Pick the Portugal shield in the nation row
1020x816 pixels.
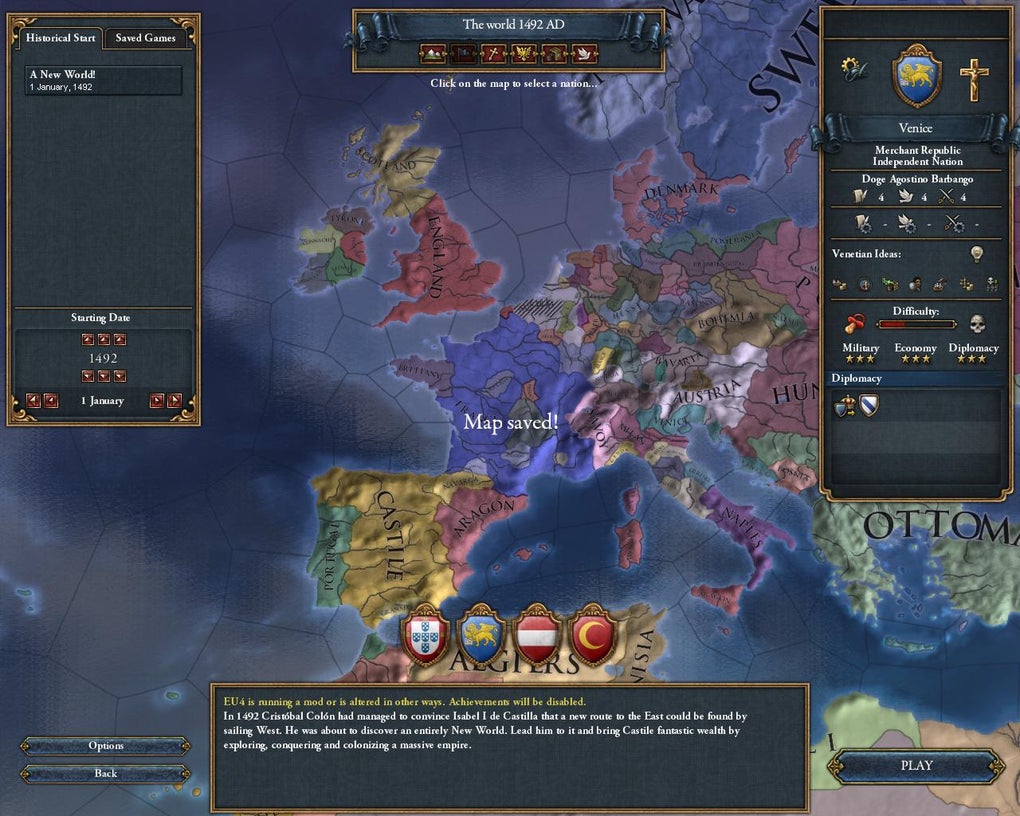pos(425,636)
